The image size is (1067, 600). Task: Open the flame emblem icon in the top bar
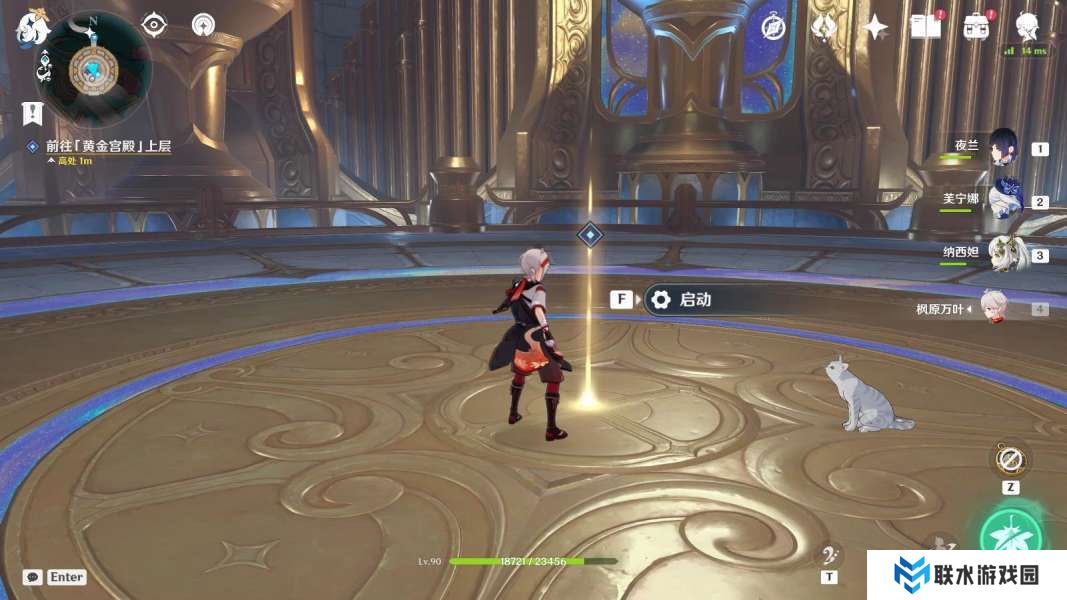(x=825, y=27)
